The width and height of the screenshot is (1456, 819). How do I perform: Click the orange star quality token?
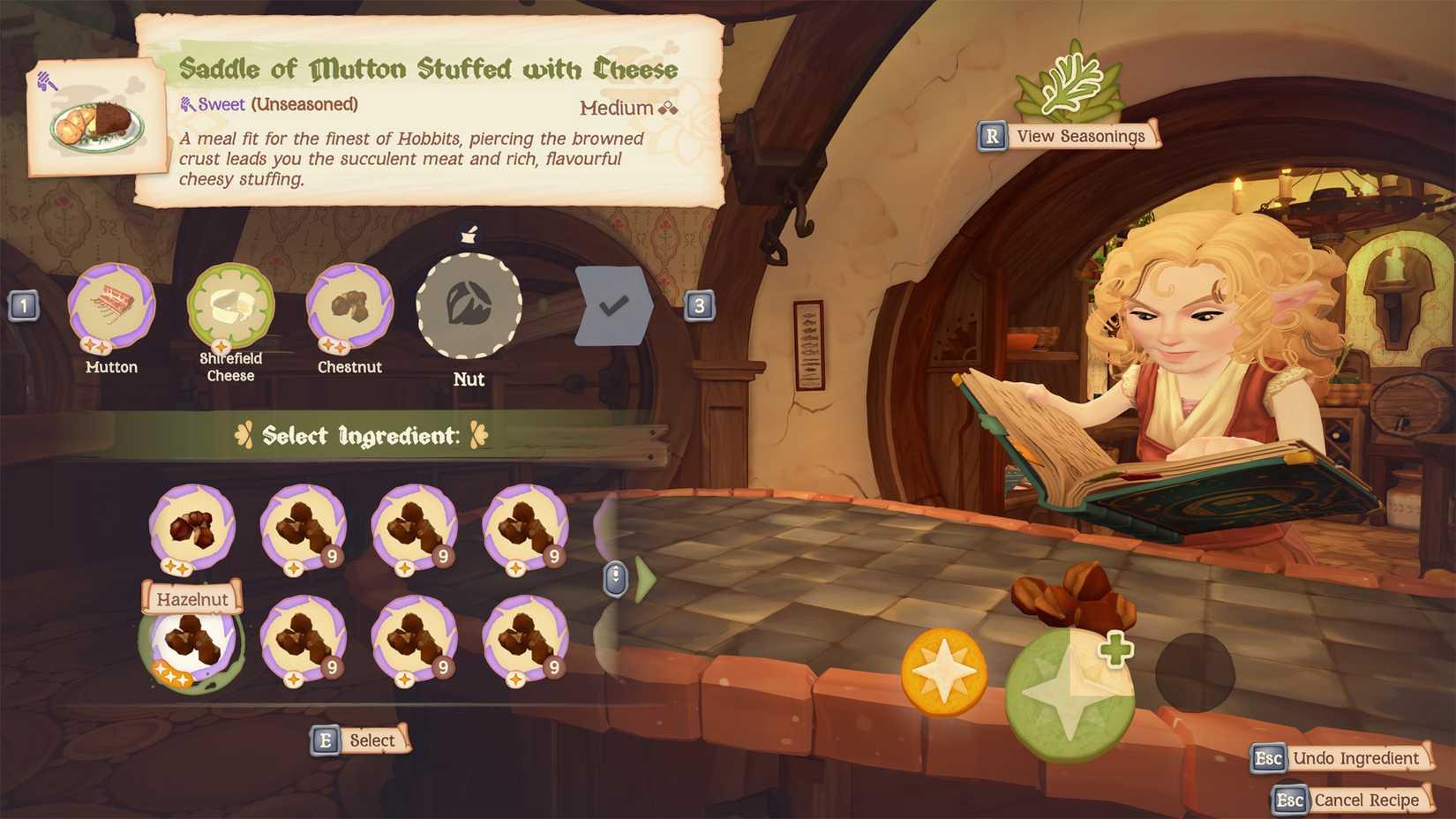[x=943, y=671]
